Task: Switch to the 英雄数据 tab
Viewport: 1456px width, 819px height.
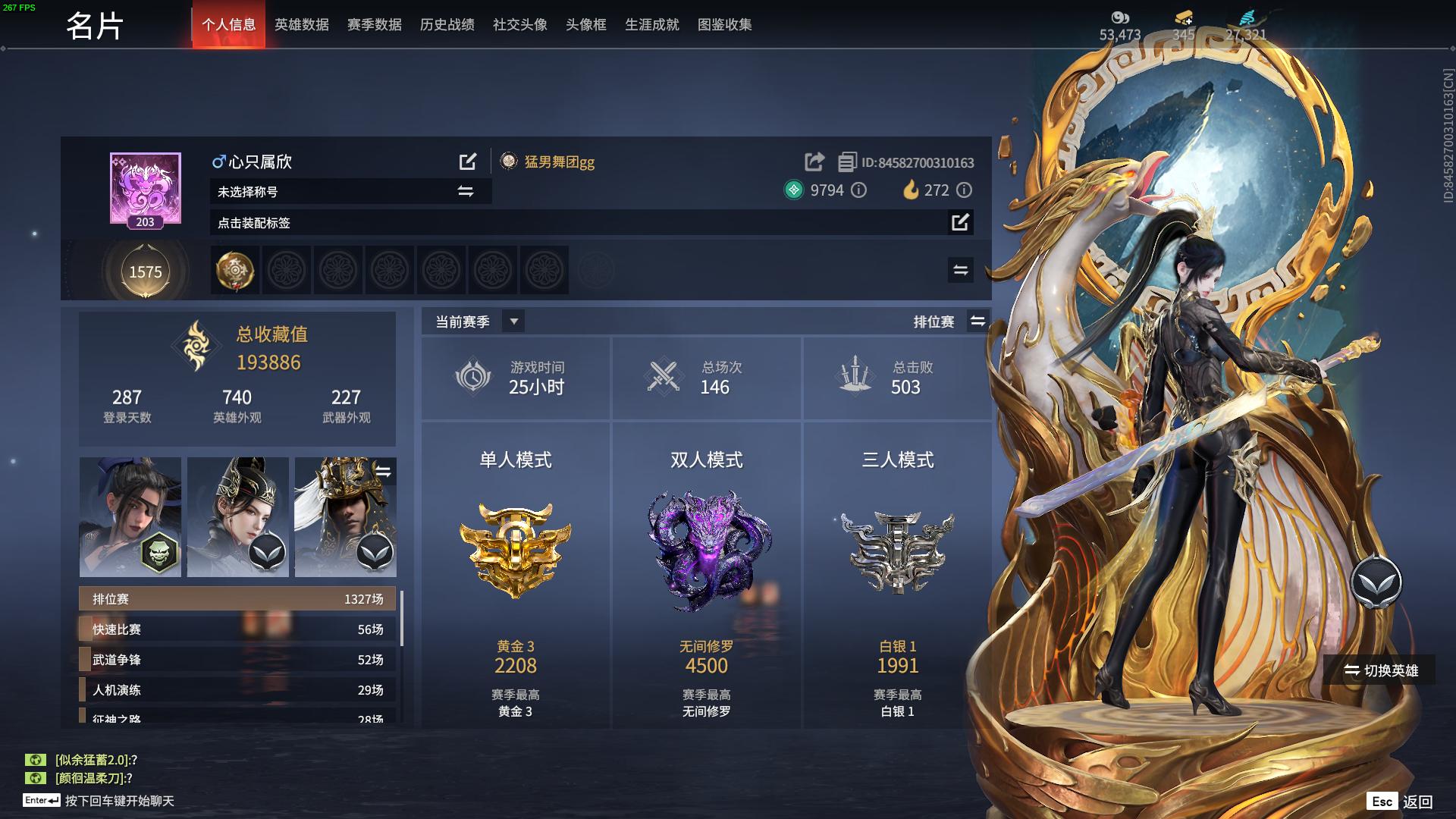Action: pyautogui.click(x=301, y=25)
